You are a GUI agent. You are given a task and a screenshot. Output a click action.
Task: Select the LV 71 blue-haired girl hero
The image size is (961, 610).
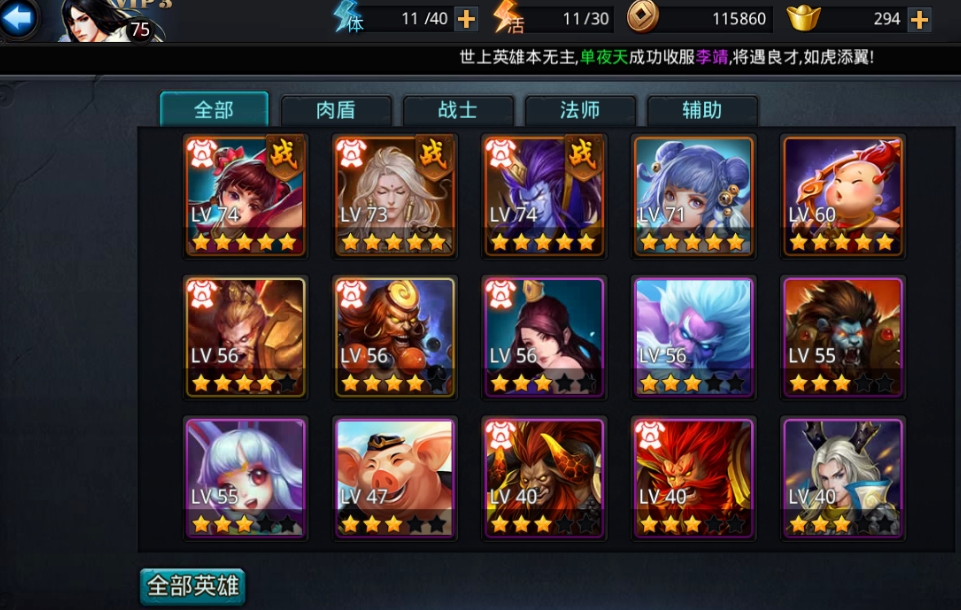(x=693, y=195)
